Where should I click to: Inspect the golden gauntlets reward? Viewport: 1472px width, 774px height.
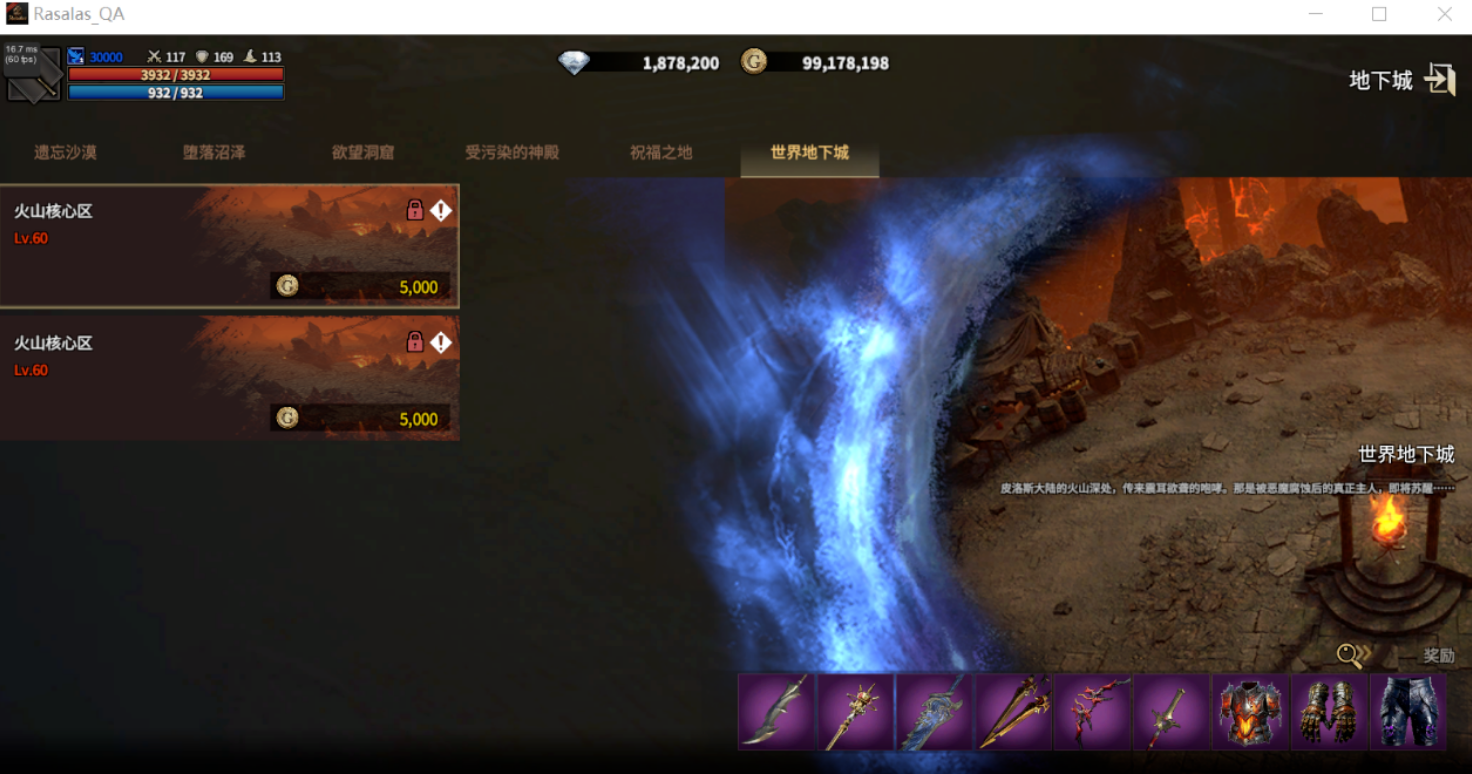tap(1329, 711)
